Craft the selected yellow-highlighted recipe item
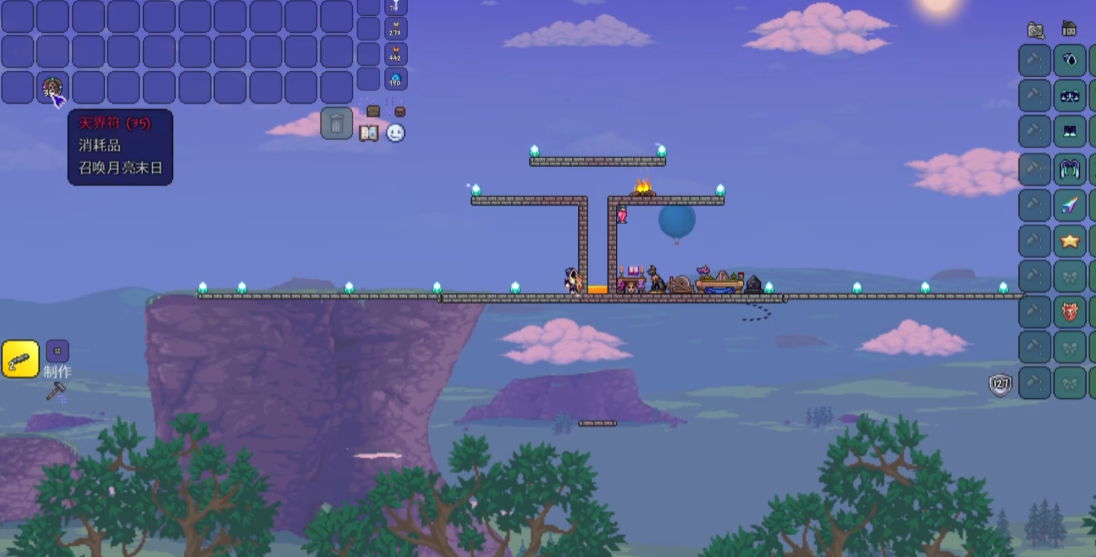The image size is (1096, 557). pos(20,359)
